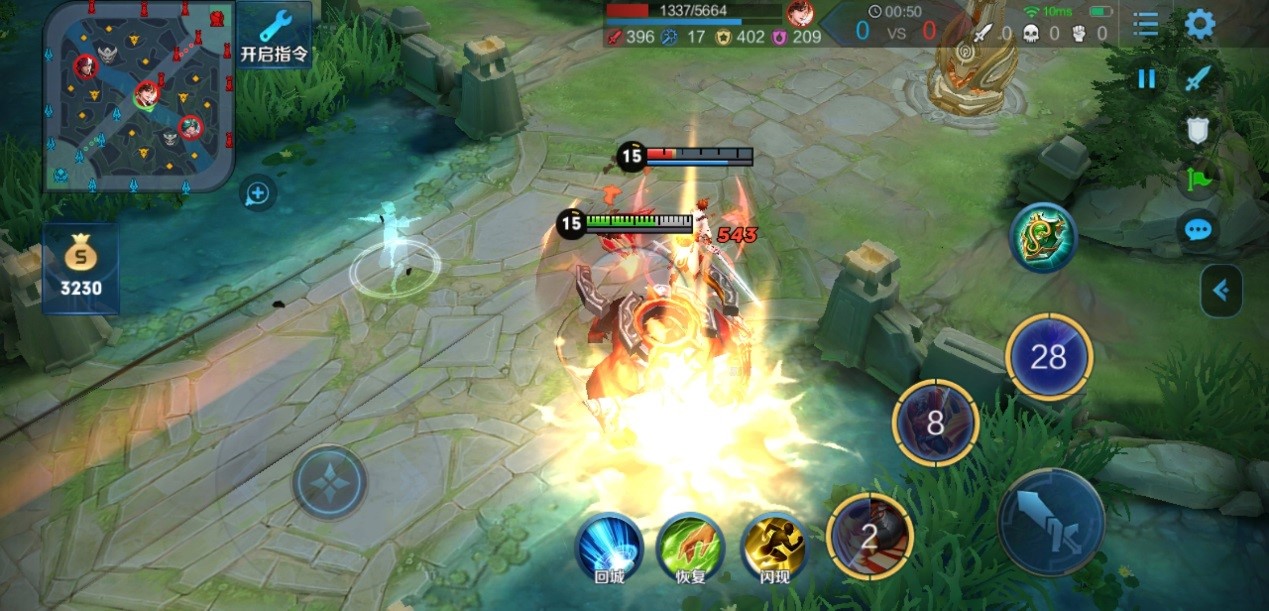Image resolution: width=1269 pixels, height=611 pixels.
Task: Open the settings gear
Action: (1200, 24)
